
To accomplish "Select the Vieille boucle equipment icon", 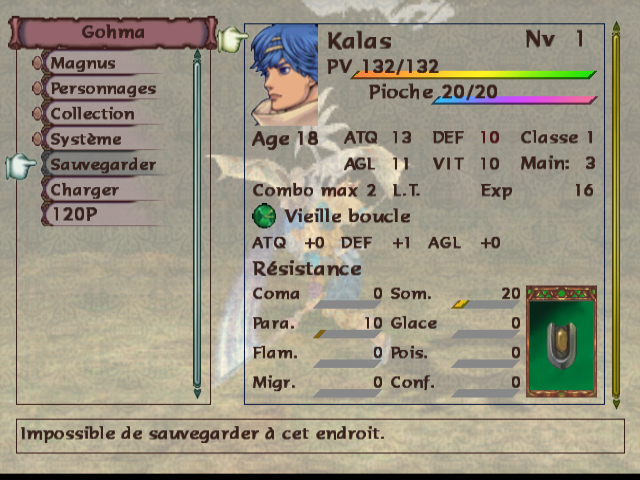I will pyautogui.click(x=264, y=216).
